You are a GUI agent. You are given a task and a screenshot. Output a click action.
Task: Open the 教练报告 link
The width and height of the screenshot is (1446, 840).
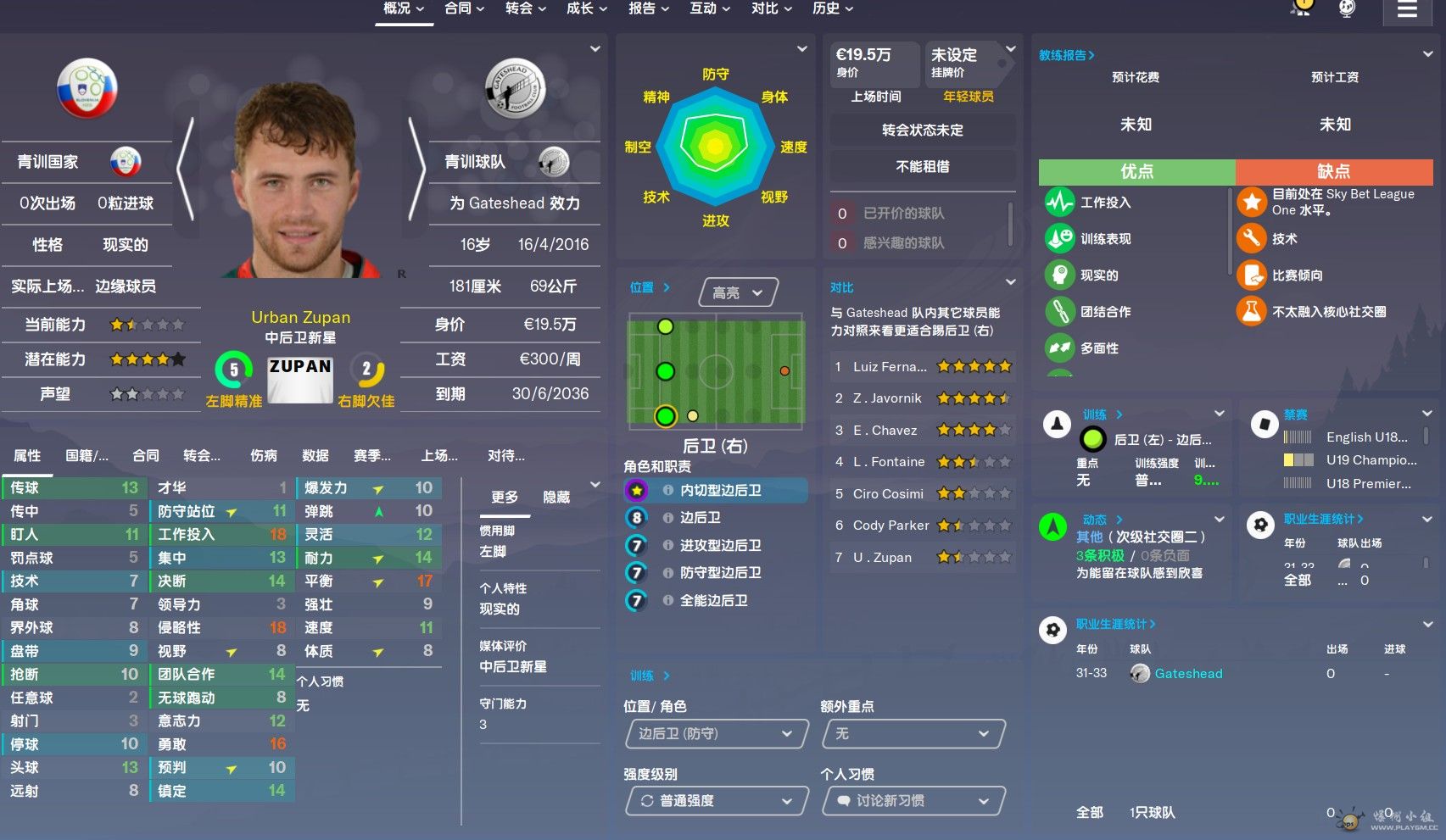1066,56
